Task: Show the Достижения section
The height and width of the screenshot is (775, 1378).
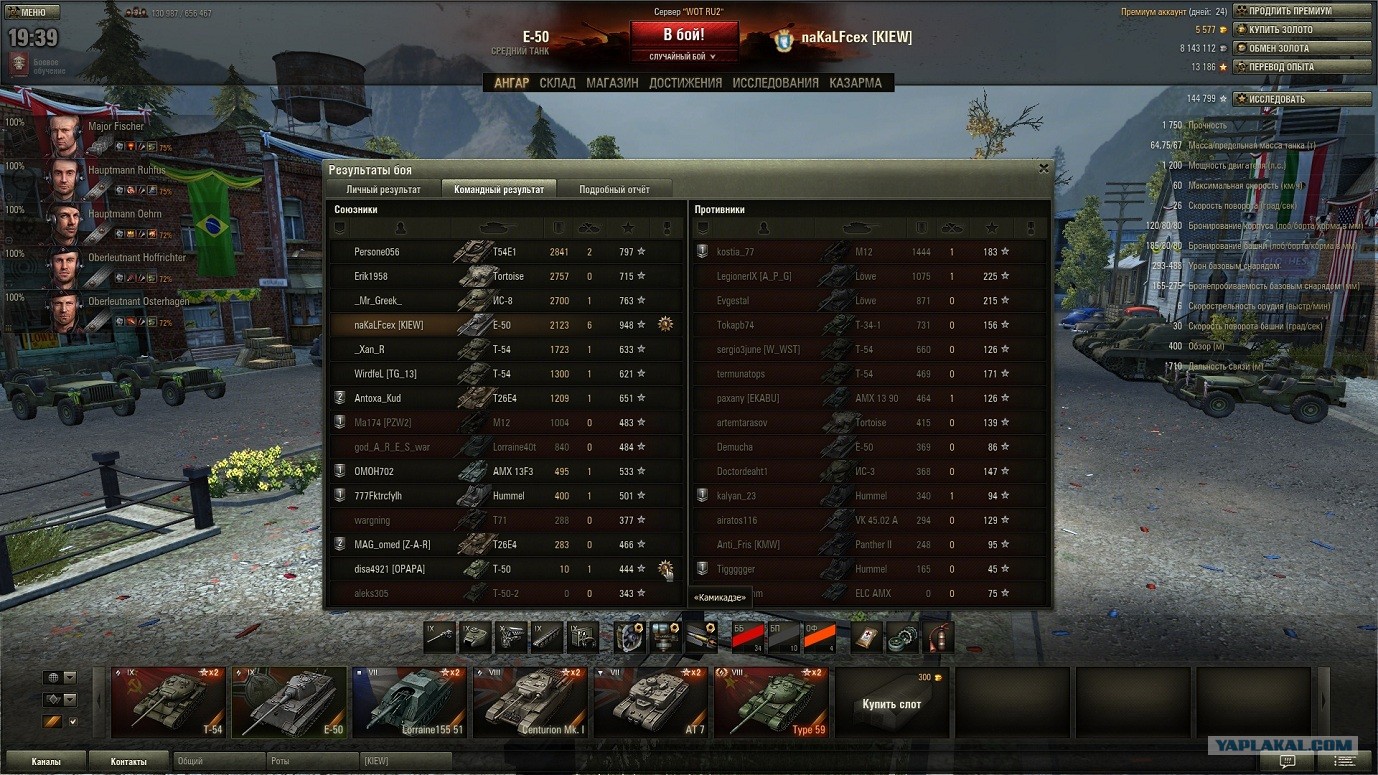Action: tap(685, 83)
